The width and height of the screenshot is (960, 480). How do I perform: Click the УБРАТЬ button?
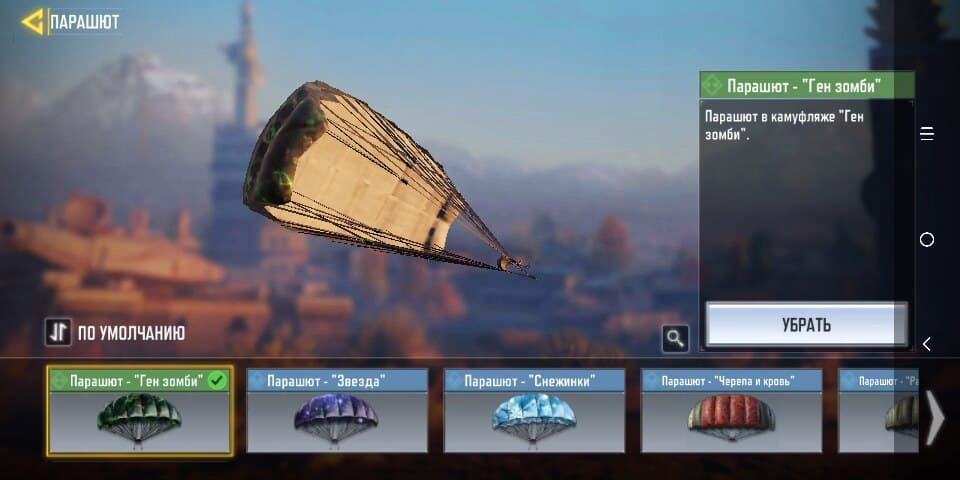(x=806, y=325)
